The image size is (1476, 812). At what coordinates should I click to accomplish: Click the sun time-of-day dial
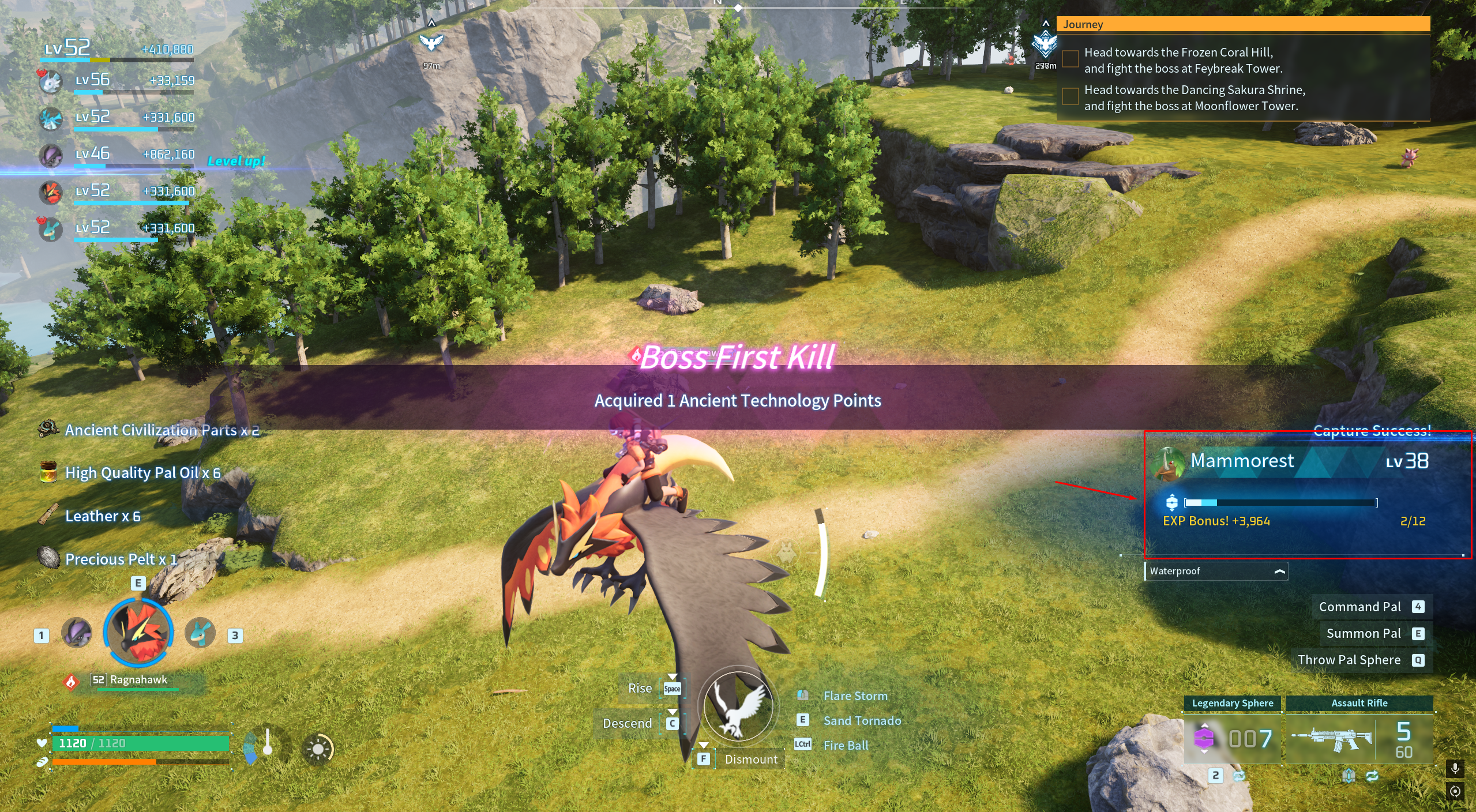pyautogui.click(x=318, y=749)
